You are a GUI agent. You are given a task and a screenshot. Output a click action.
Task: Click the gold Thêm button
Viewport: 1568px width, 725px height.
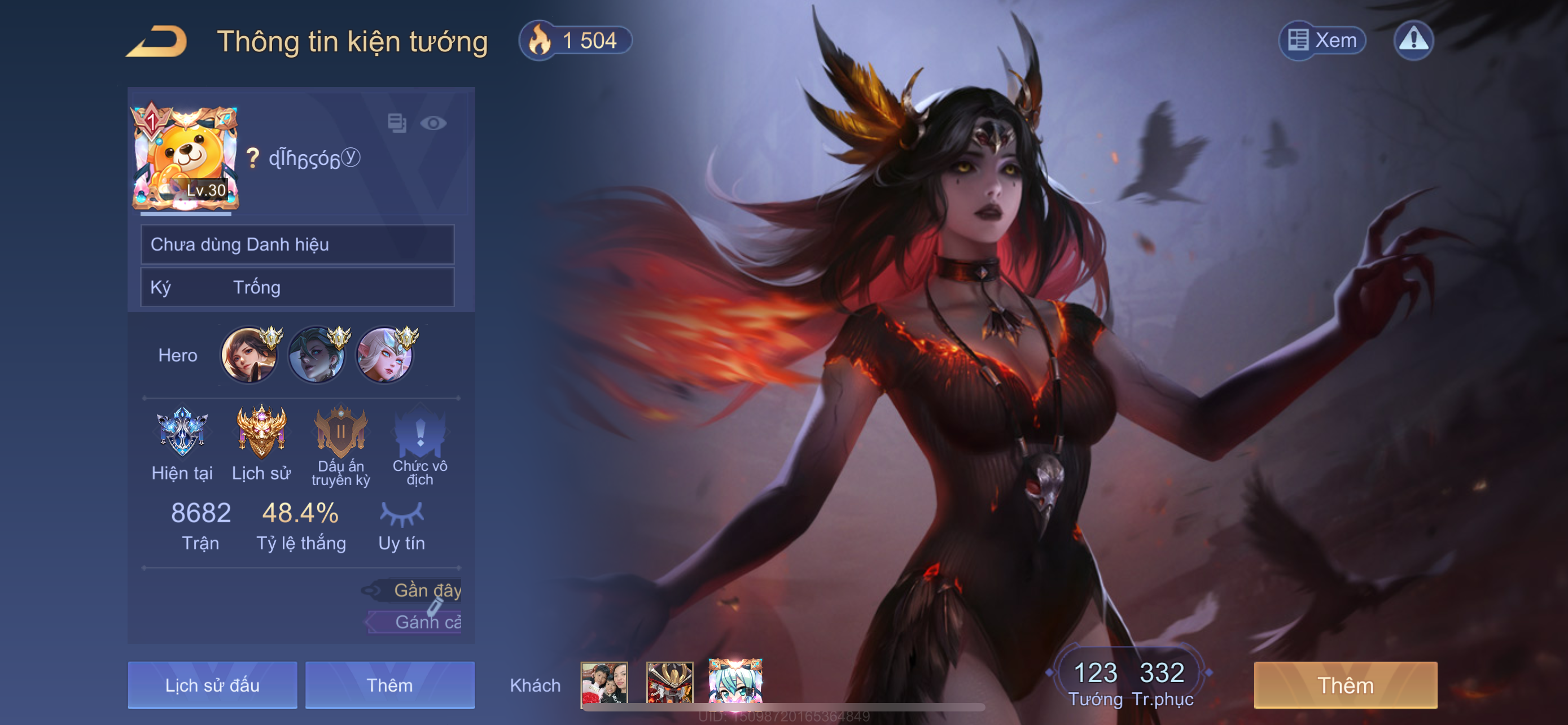pos(1345,685)
